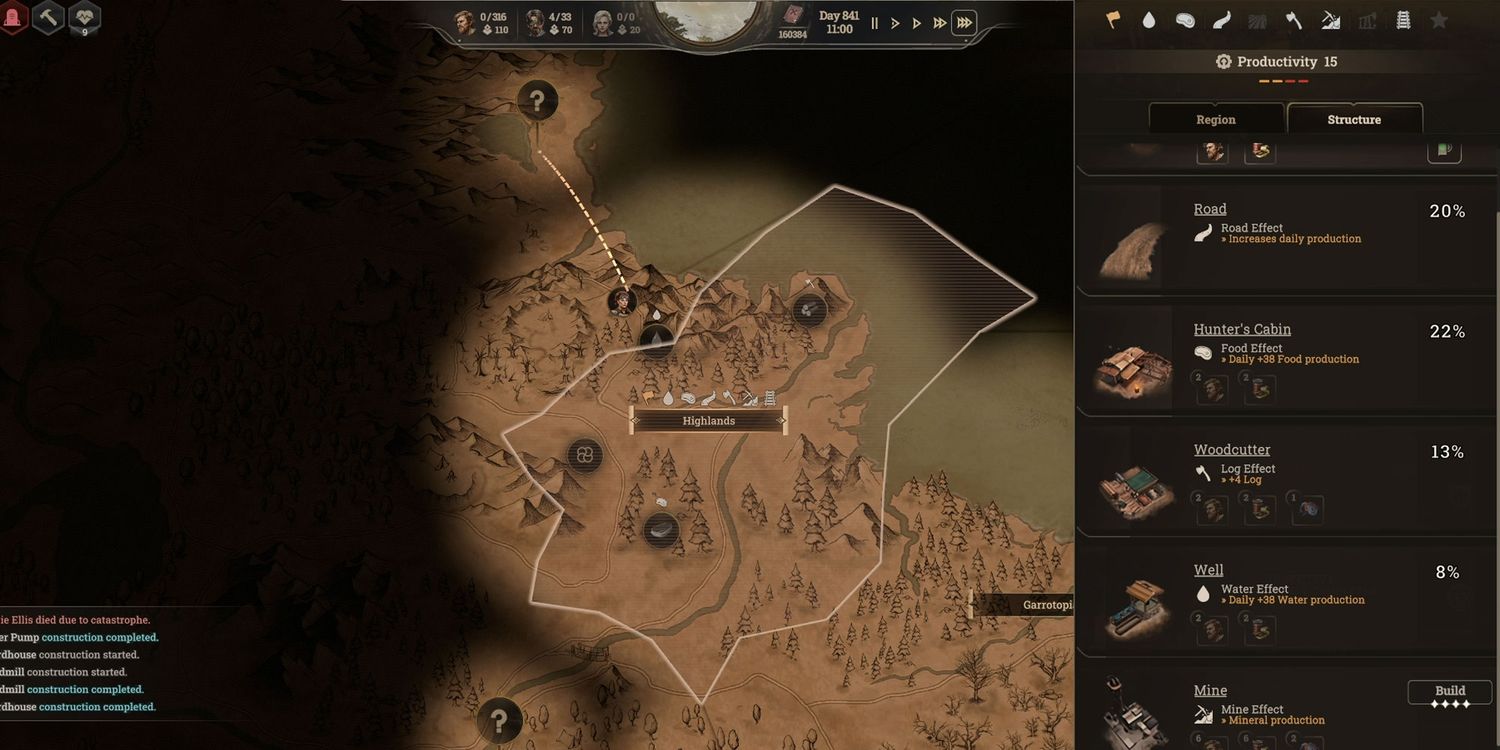
Task: Click the unknown question mark marker up north
Action: point(538,100)
